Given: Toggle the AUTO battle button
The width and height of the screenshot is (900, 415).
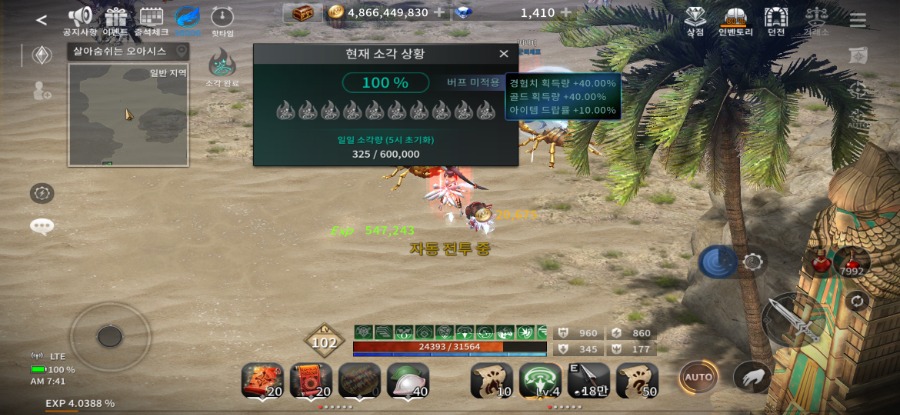Looking at the screenshot, I should click(698, 378).
